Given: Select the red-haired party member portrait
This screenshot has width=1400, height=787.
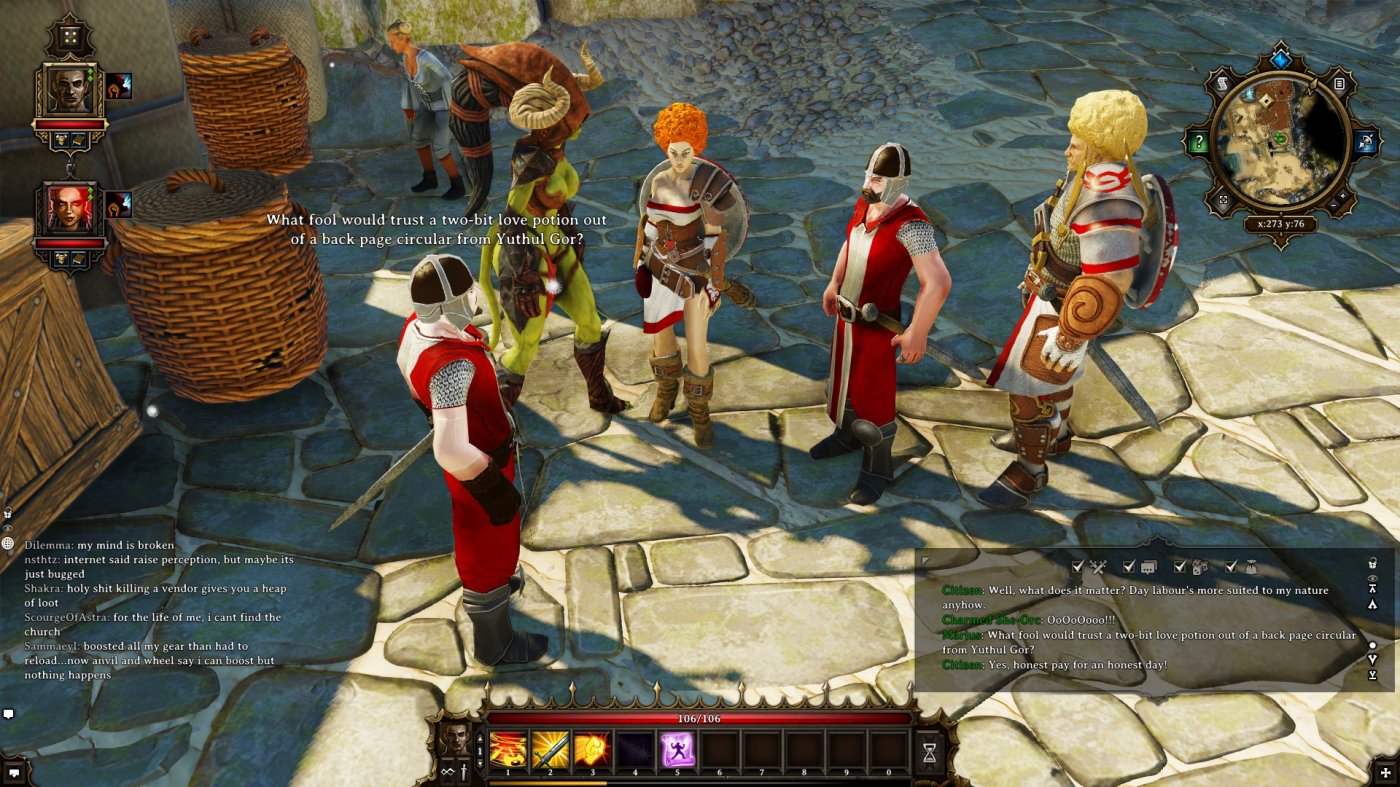Looking at the screenshot, I should point(68,210).
